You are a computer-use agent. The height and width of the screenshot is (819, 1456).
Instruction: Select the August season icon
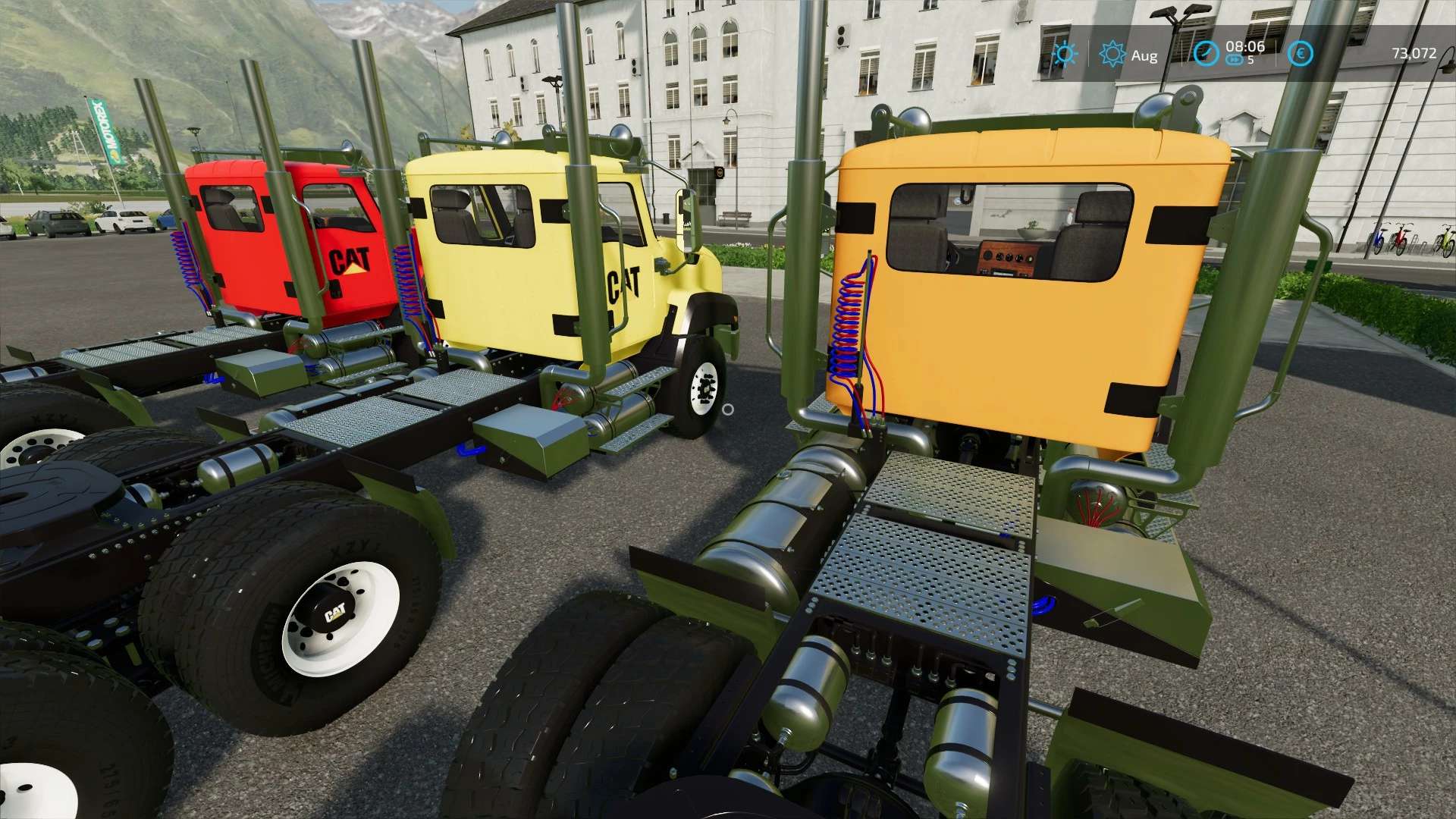point(1112,55)
